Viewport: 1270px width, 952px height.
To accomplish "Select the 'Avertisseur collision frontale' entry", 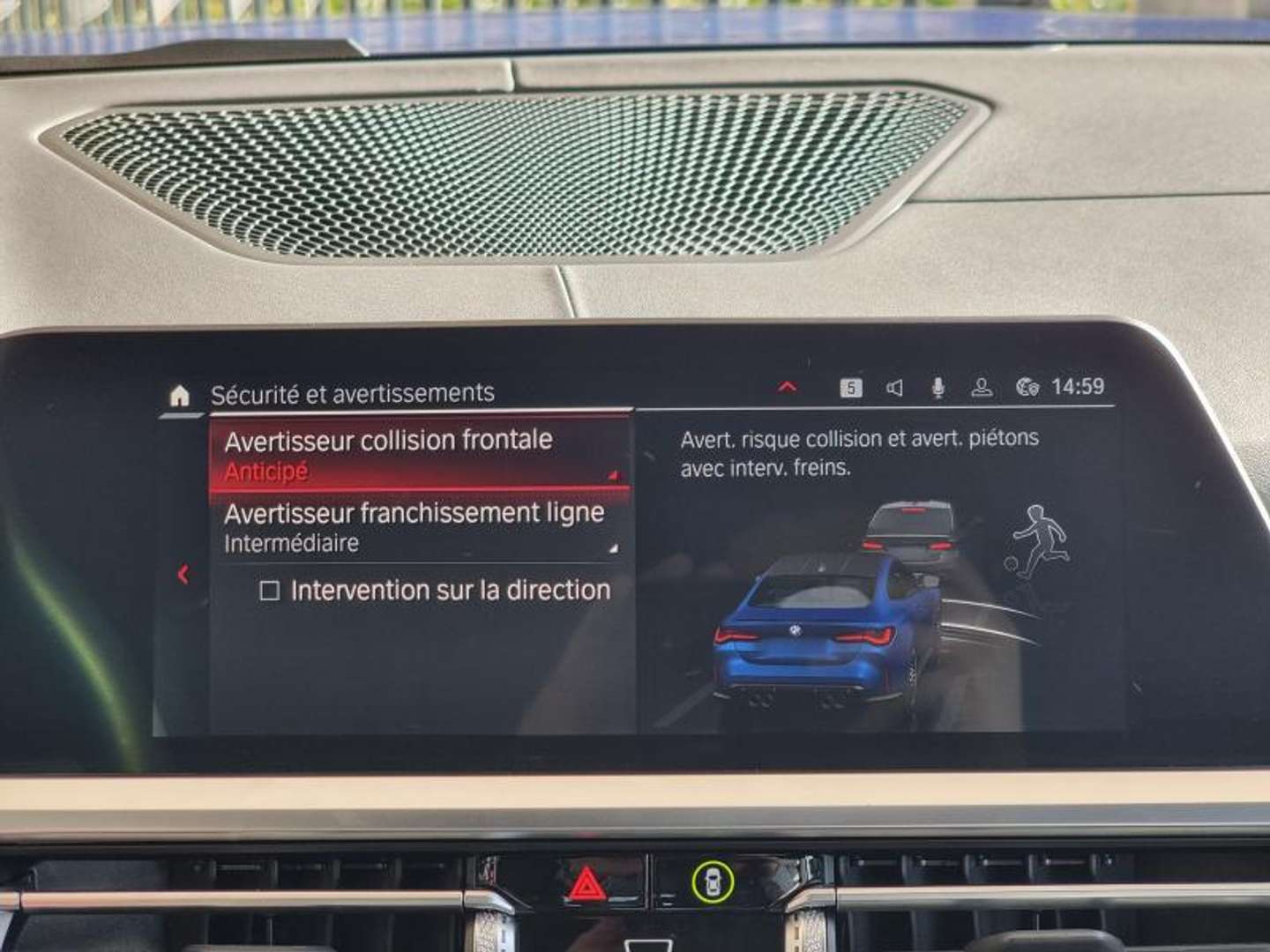I will coord(388,440).
